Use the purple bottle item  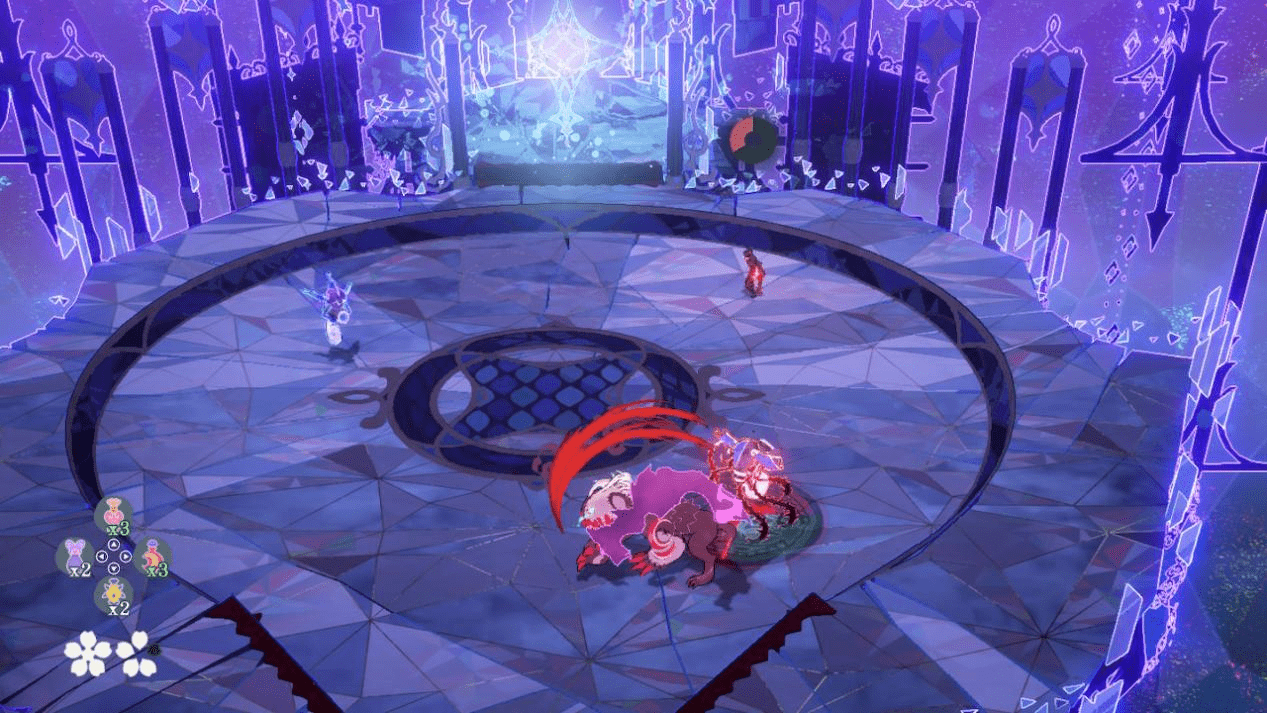[75, 555]
